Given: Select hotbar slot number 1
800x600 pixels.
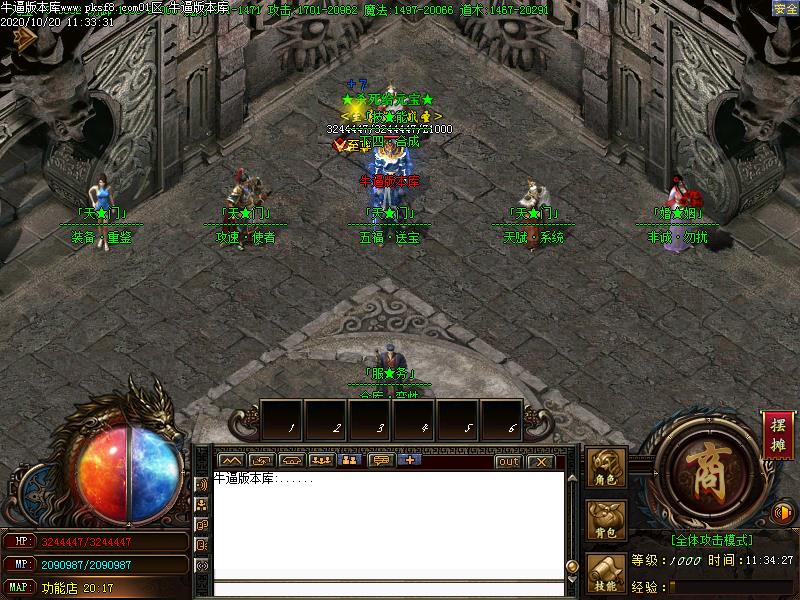Looking at the screenshot, I should point(282,419).
